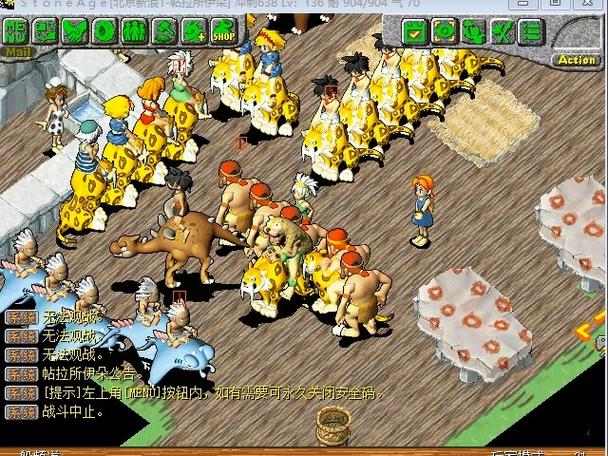Viewport: 608px width, 456px height.
Task: Open the dinosaur-with-plus icon
Action: 192,32
